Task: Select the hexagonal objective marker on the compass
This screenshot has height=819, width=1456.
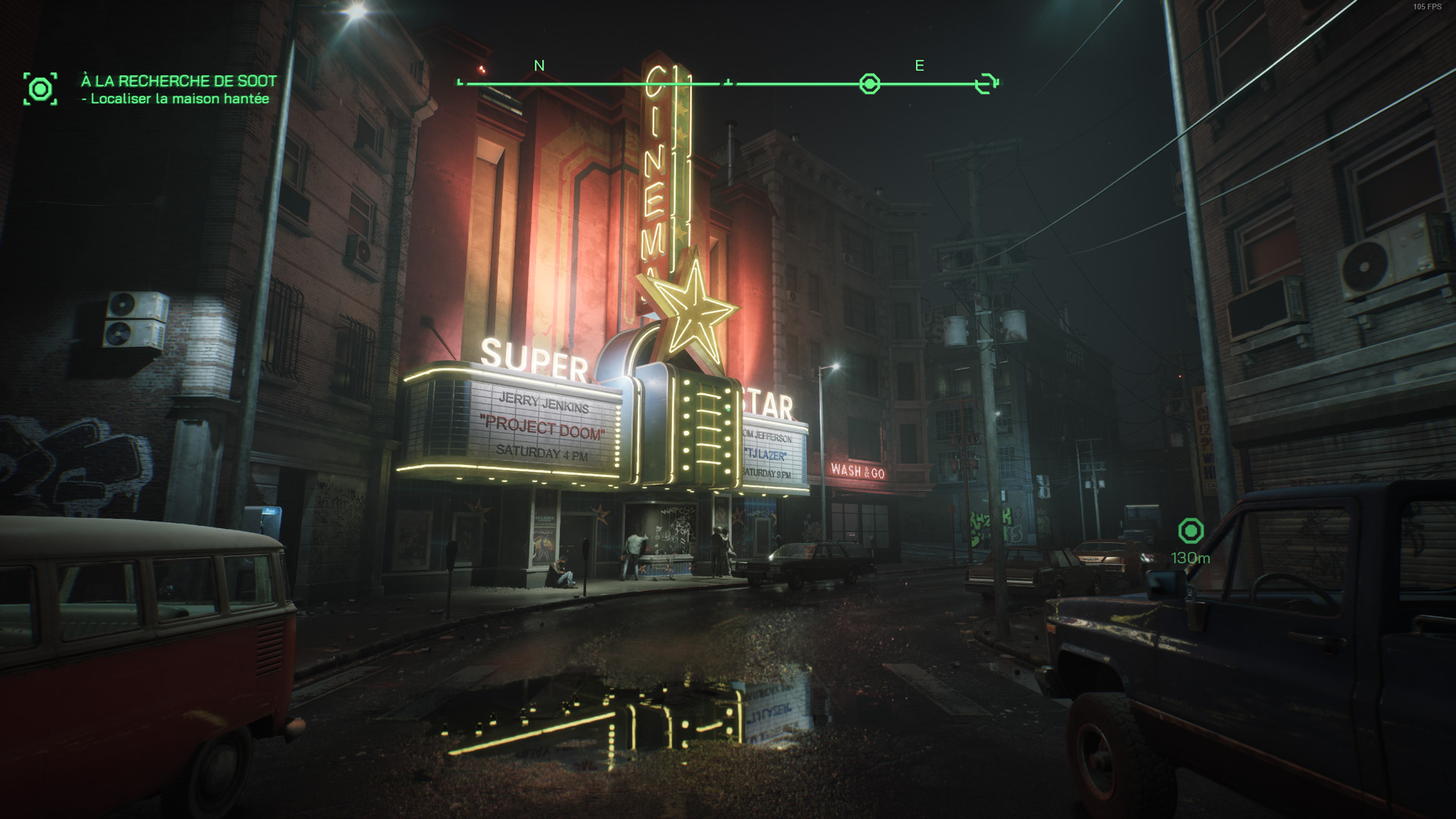Action: (x=869, y=84)
